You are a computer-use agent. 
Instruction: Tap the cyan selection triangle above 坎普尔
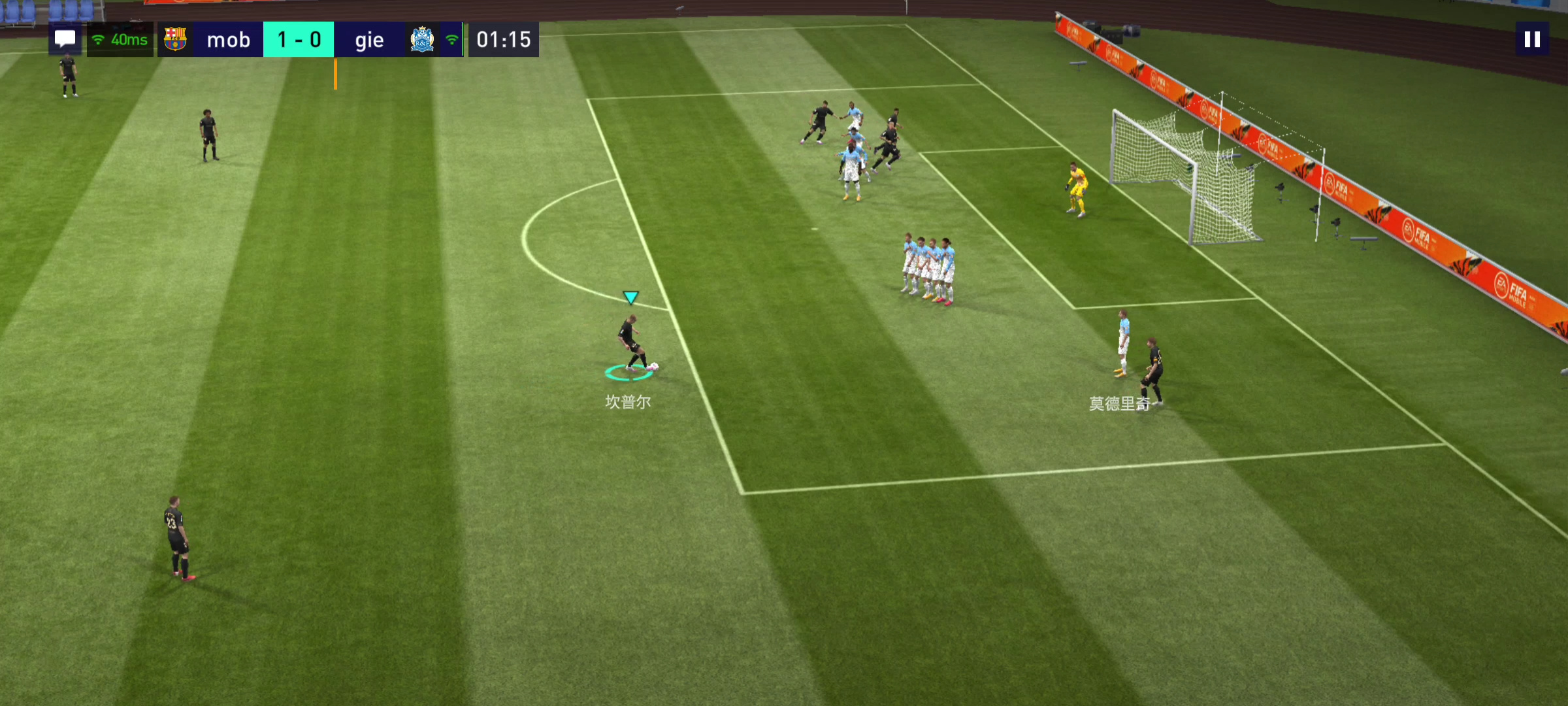click(x=630, y=296)
